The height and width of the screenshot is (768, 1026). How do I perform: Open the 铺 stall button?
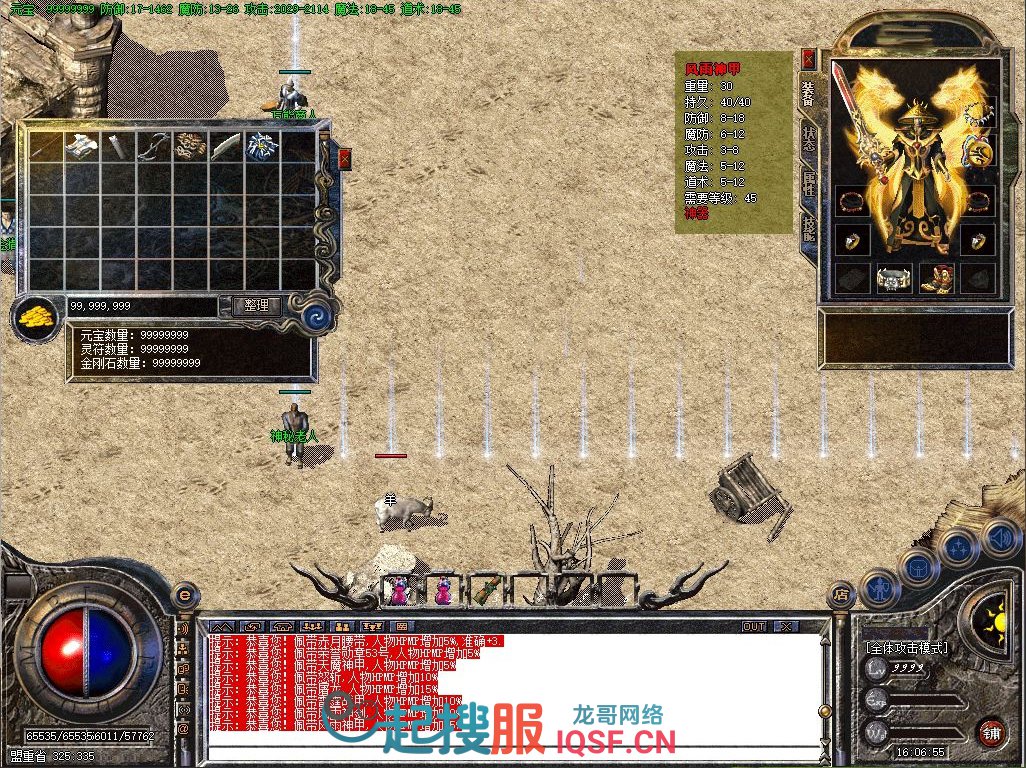point(990,731)
